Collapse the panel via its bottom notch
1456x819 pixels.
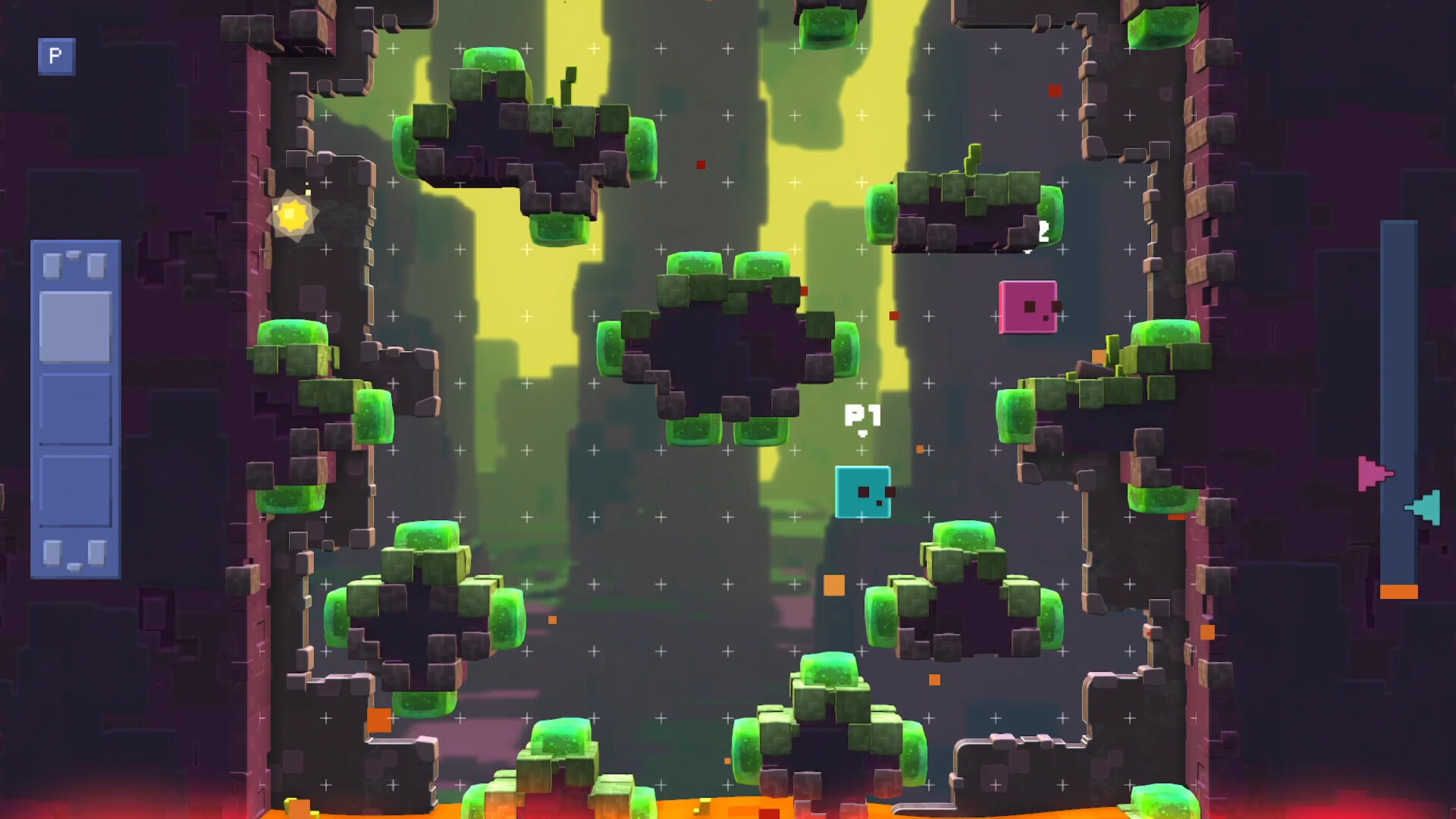[x=76, y=566]
